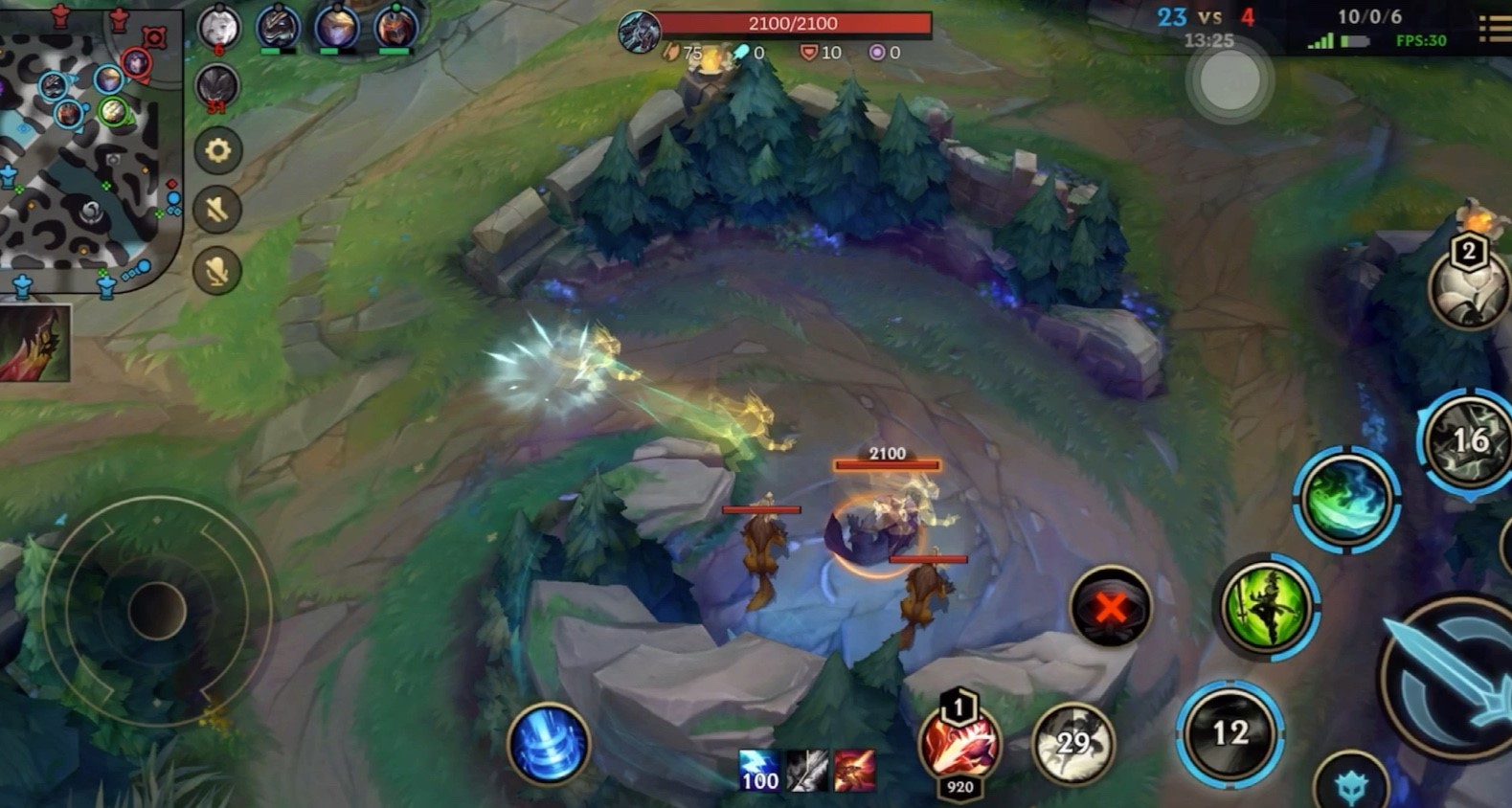The height and width of the screenshot is (808, 1512).
Task: Use the red Smite spell
Action: coord(959,744)
